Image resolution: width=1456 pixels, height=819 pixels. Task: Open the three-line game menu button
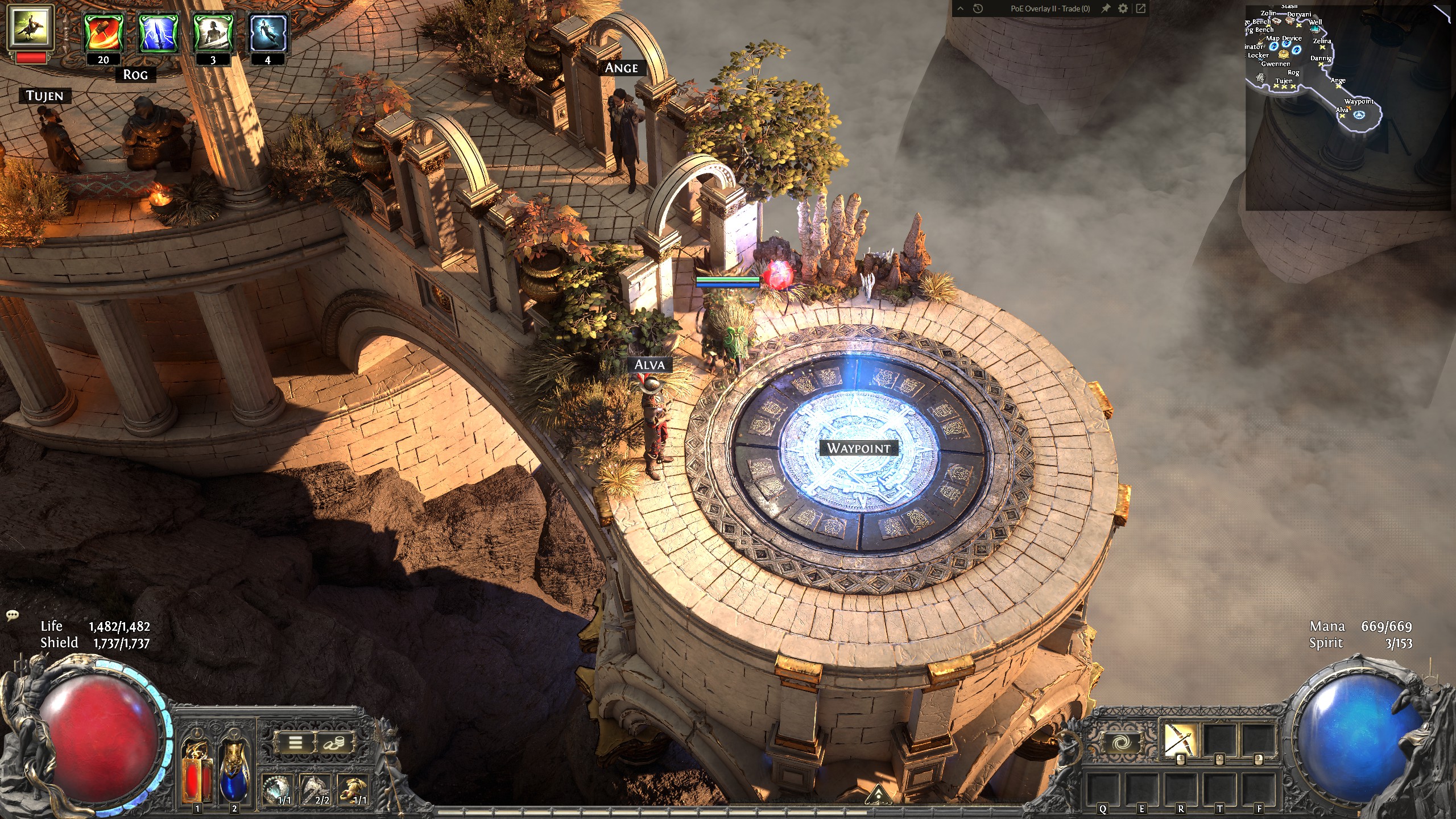295,742
